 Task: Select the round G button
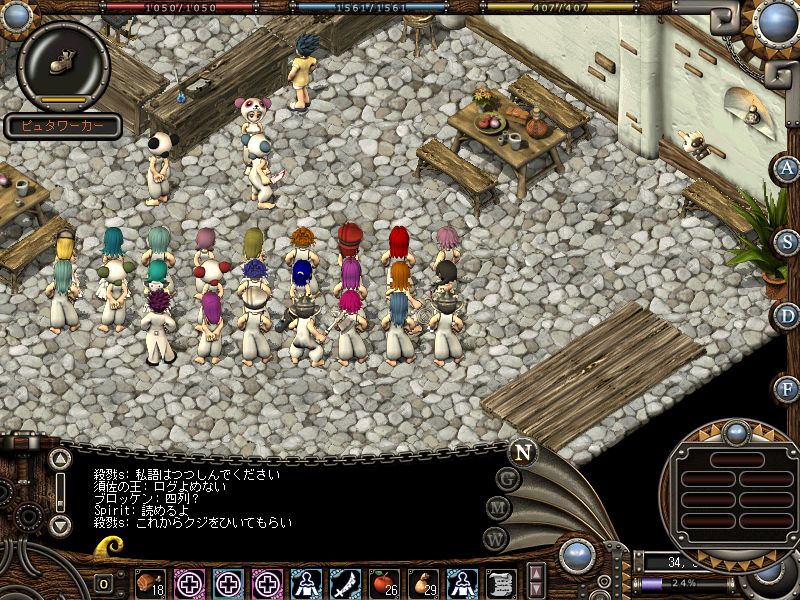(x=508, y=479)
